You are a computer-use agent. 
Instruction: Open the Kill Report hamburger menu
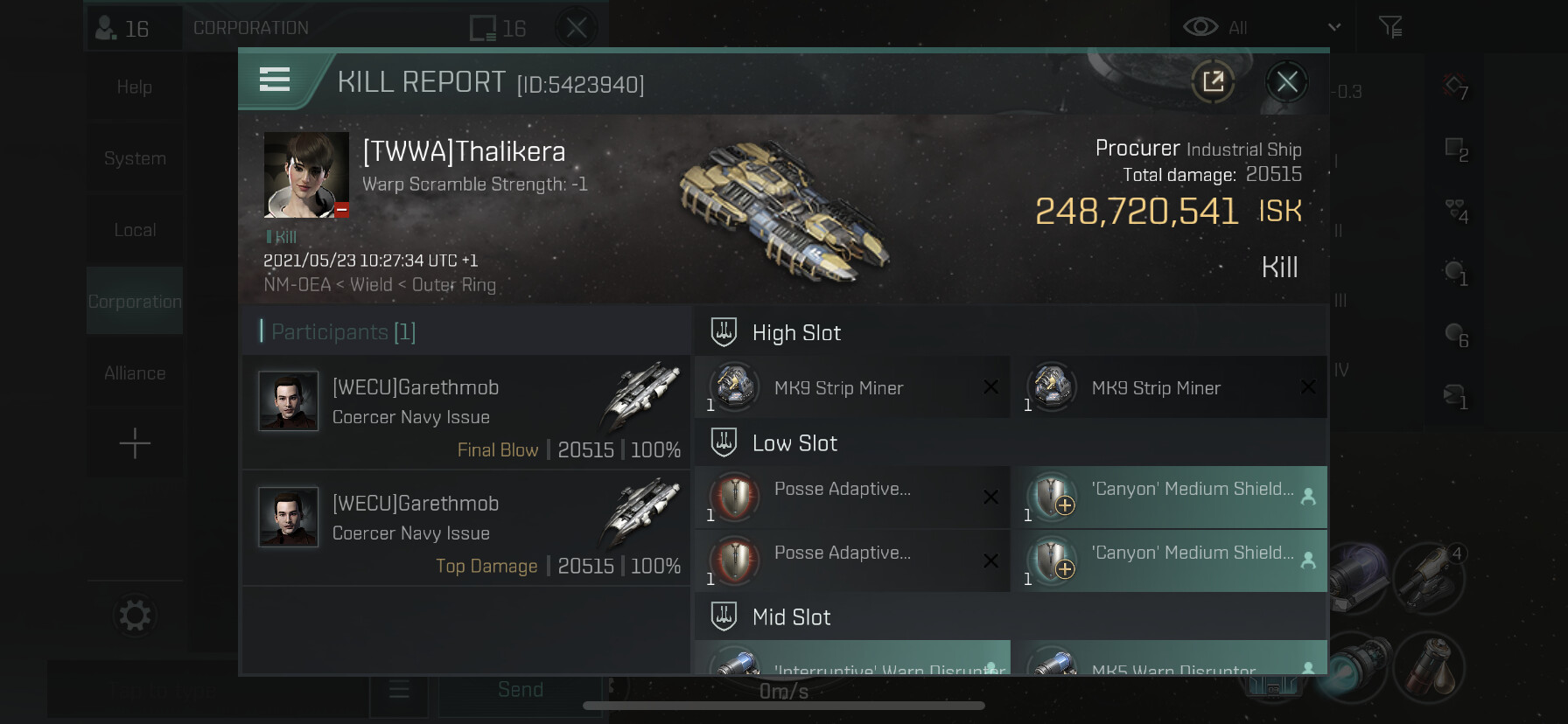(x=275, y=80)
